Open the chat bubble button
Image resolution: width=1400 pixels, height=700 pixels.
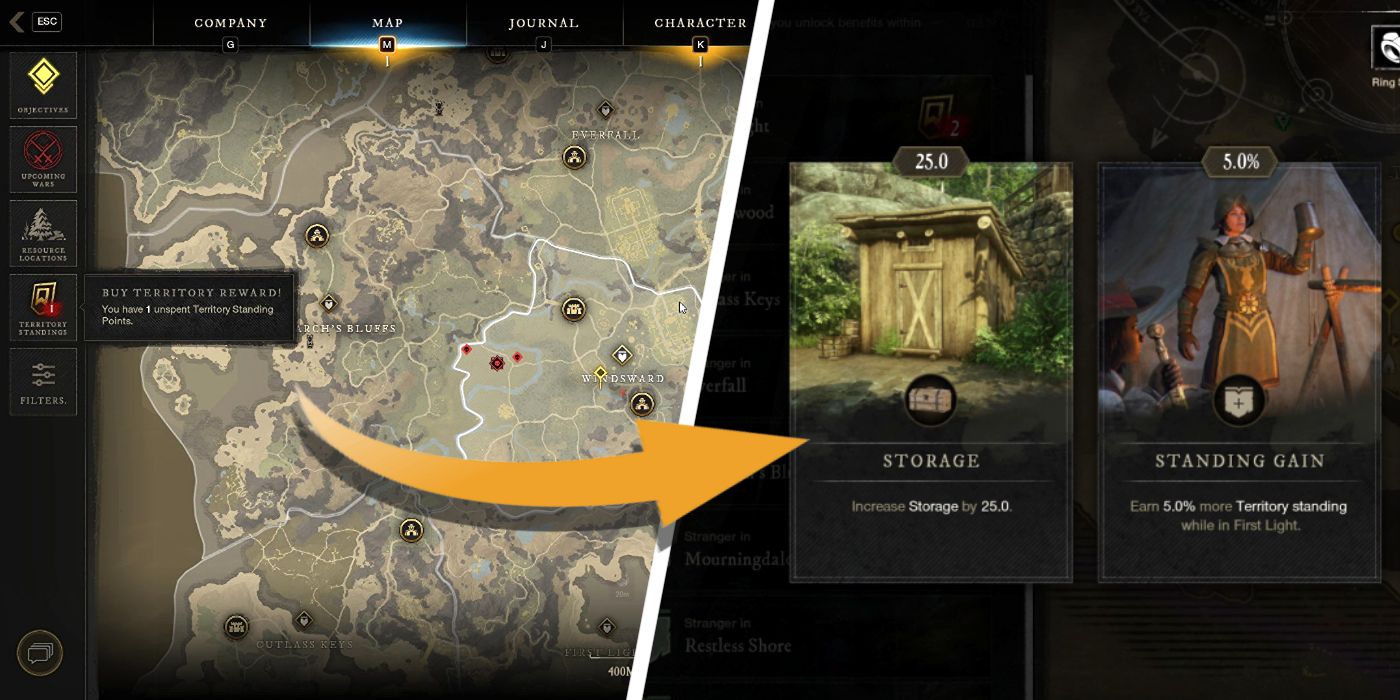[x=40, y=654]
